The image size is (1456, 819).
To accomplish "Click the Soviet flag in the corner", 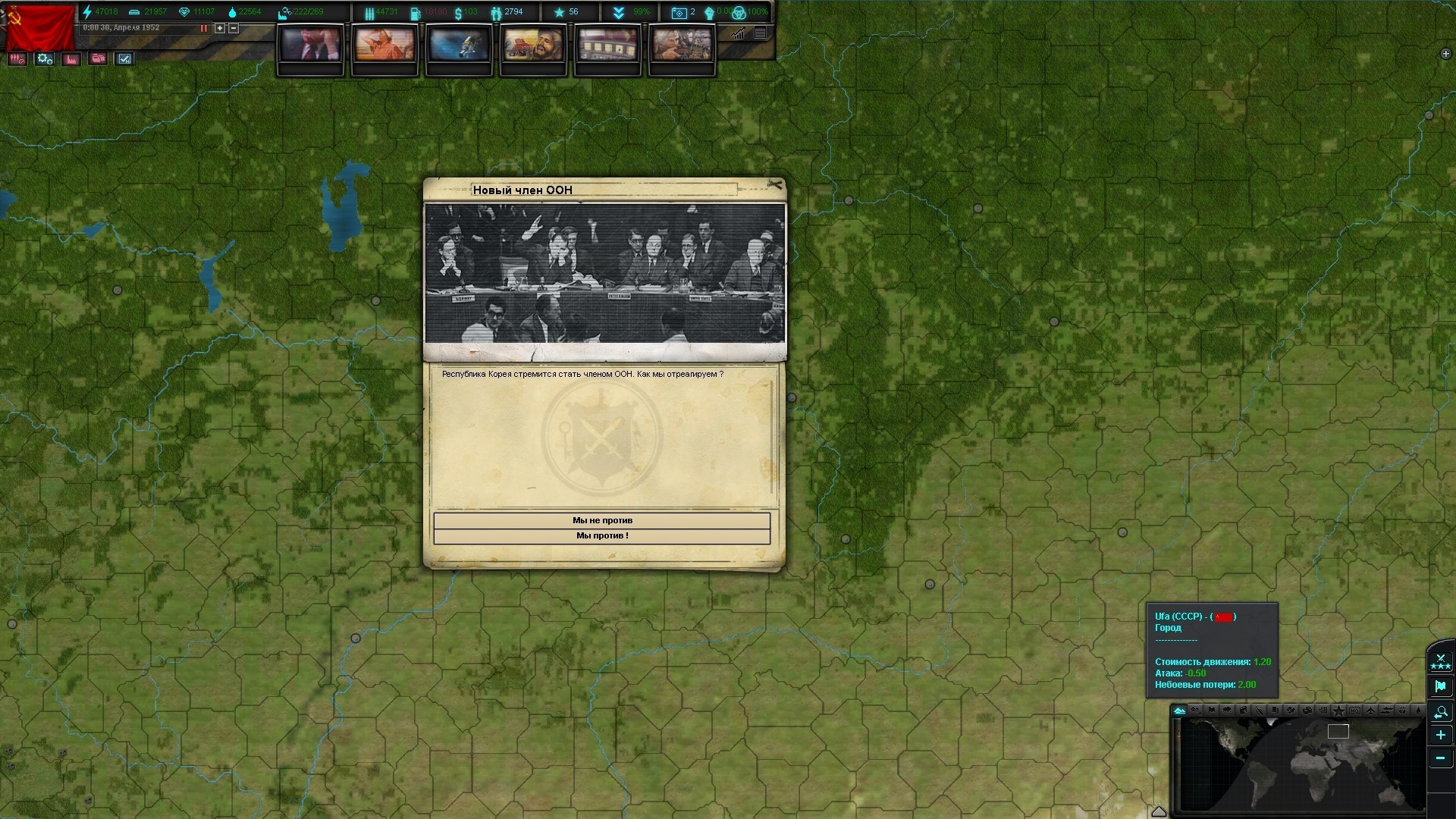I will pos(40,27).
